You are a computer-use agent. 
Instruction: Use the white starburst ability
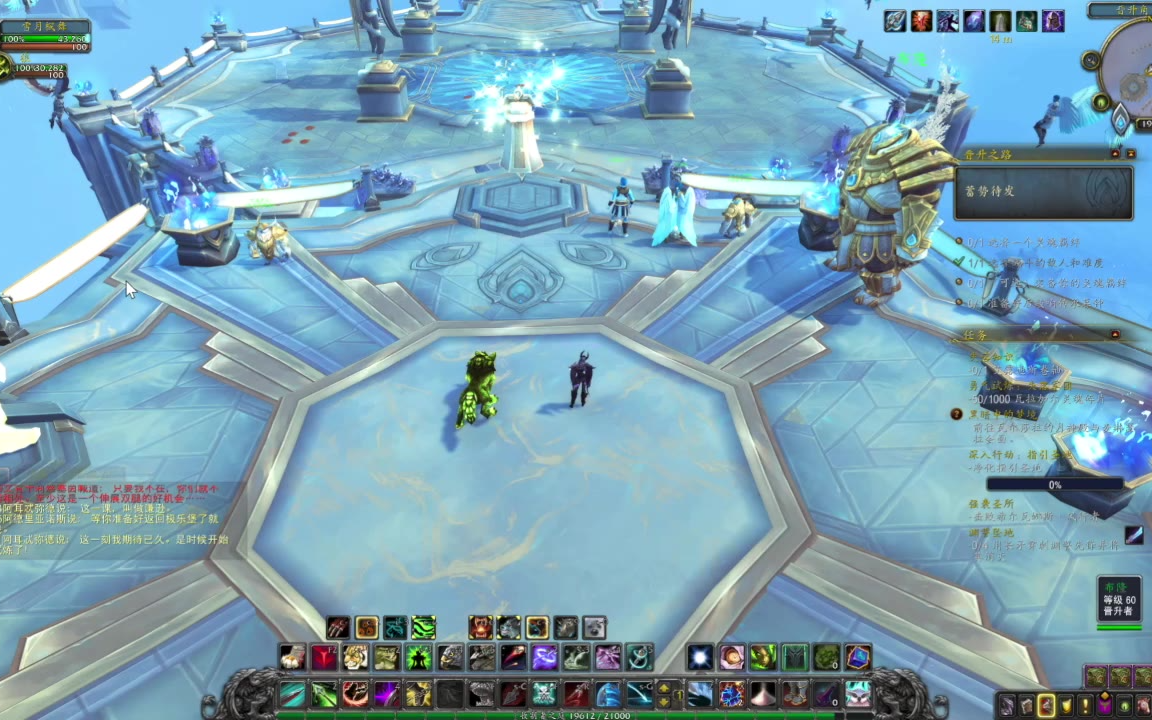700,657
